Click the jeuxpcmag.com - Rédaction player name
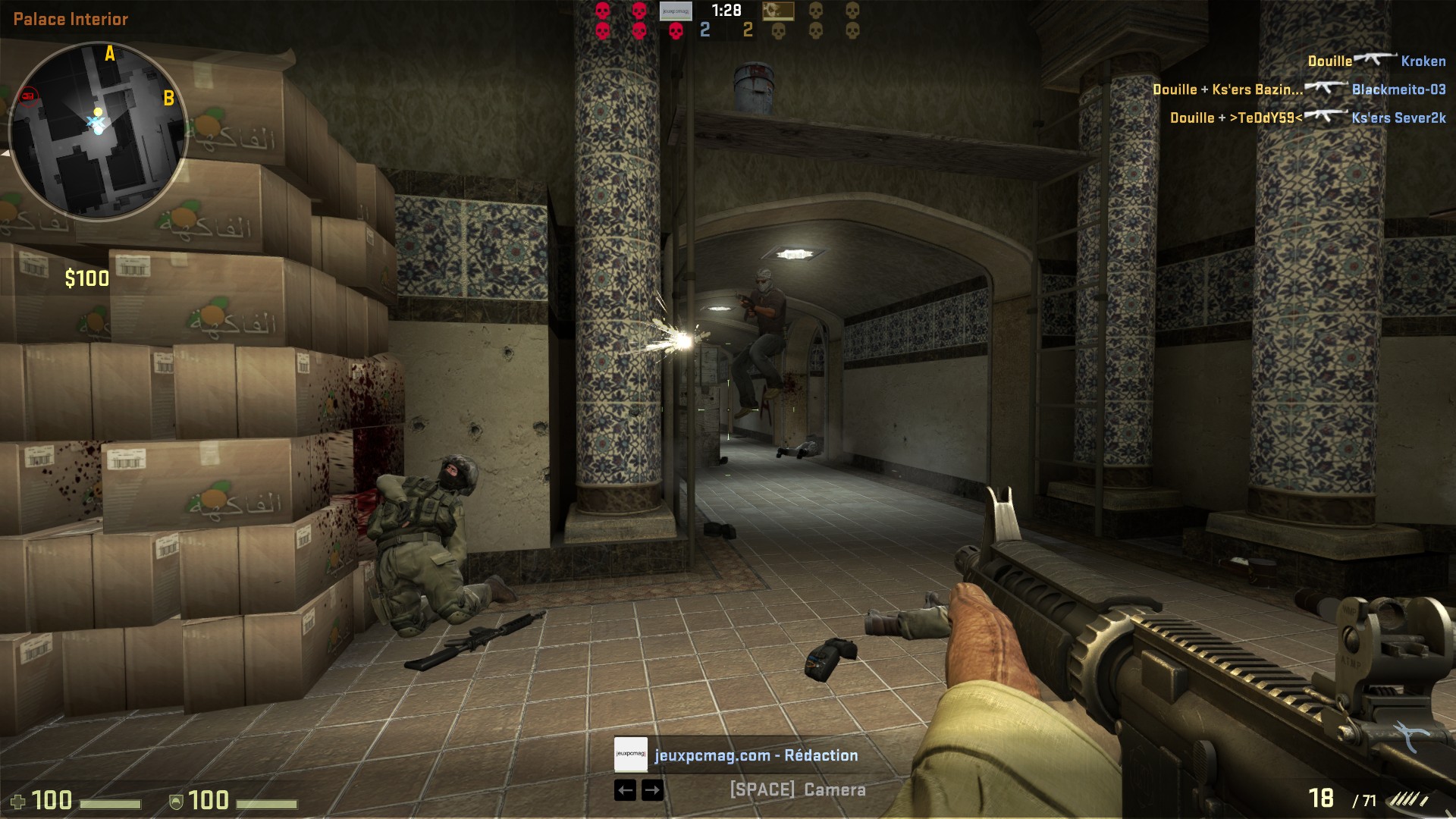The width and height of the screenshot is (1456, 819). 756,755
